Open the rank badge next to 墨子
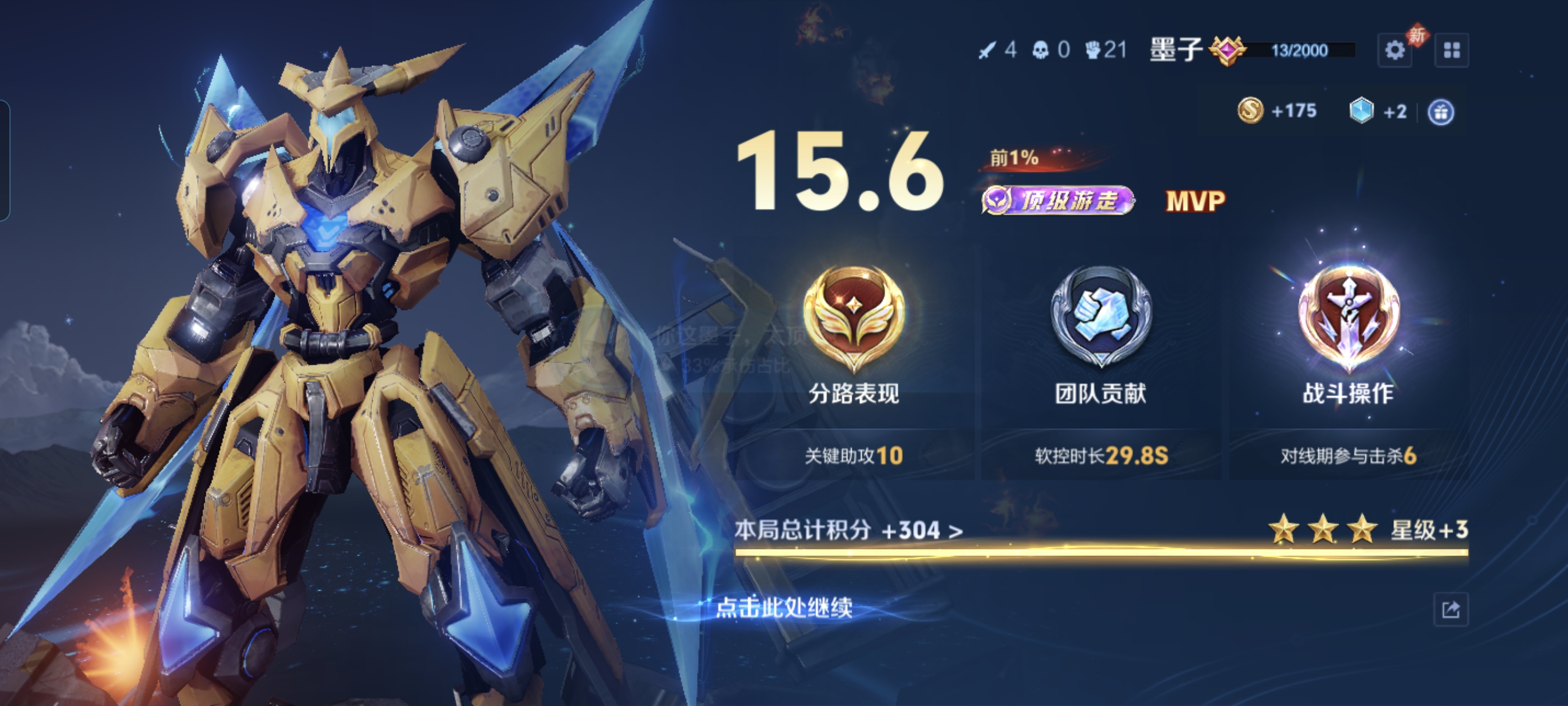Image resolution: width=1568 pixels, height=706 pixels. pyautogui.click(x=1227, y=51)
